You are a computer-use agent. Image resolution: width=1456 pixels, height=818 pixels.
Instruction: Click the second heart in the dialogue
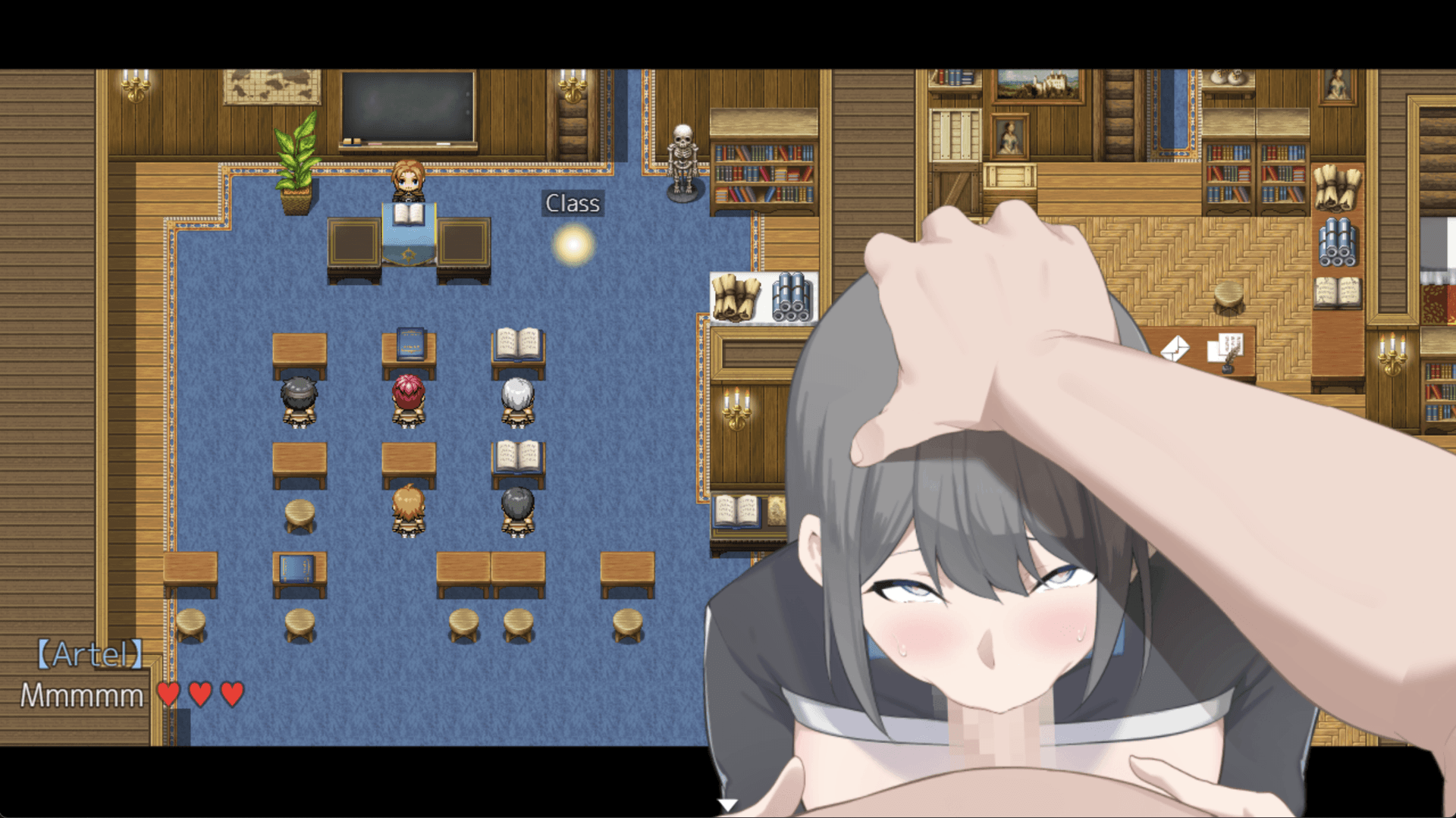click(200, 693)
